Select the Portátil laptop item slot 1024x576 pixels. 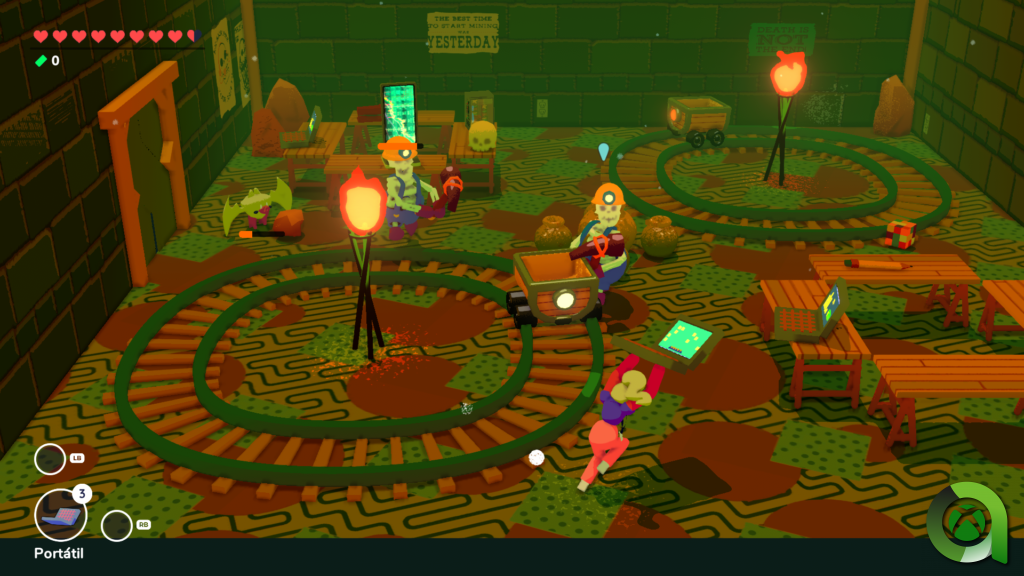(x=60, y=515)
